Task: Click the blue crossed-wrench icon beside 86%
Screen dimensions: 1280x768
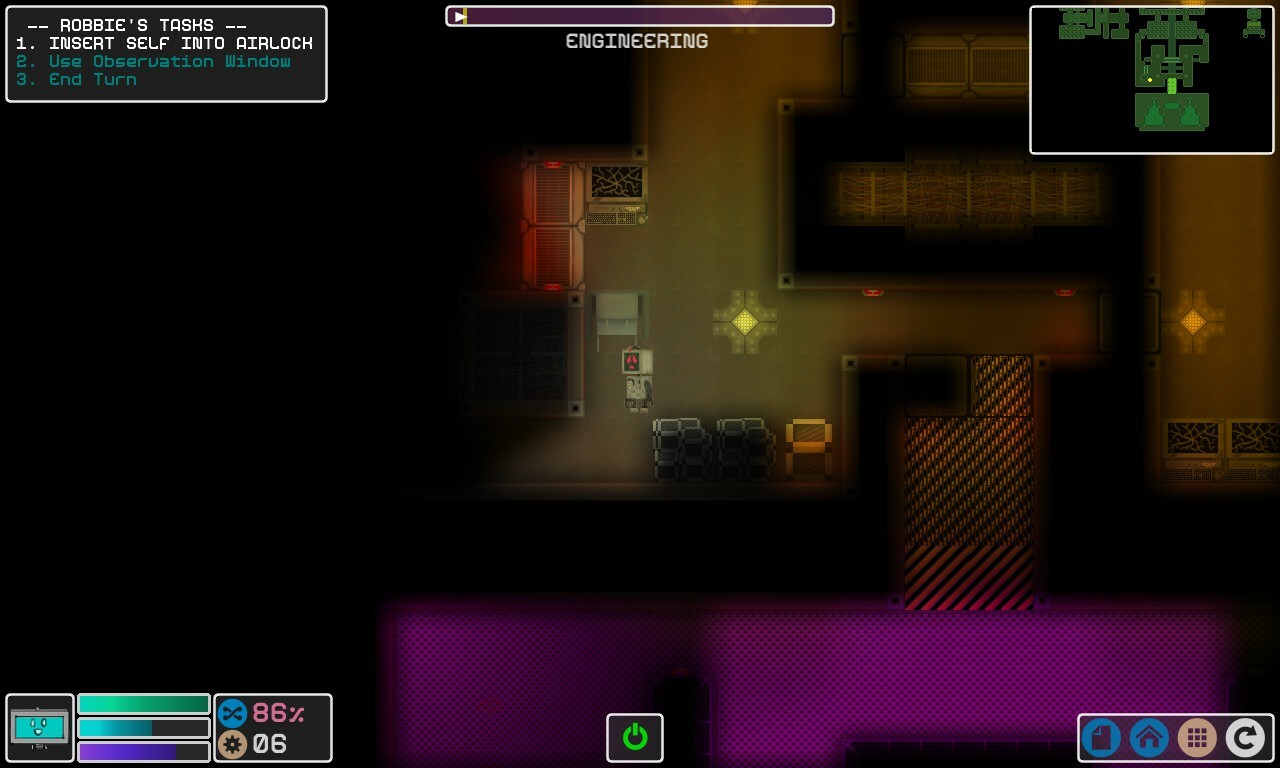Action: coord(233,714)
